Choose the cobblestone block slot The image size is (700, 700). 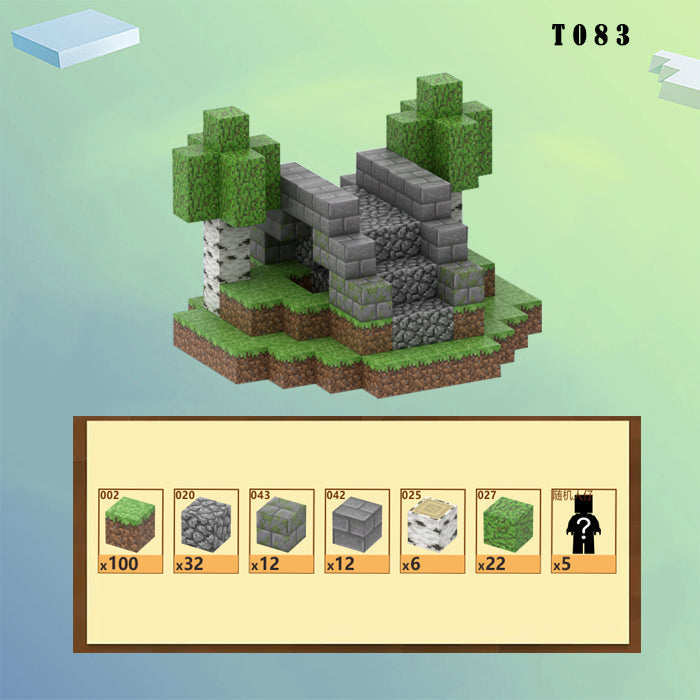206,531
